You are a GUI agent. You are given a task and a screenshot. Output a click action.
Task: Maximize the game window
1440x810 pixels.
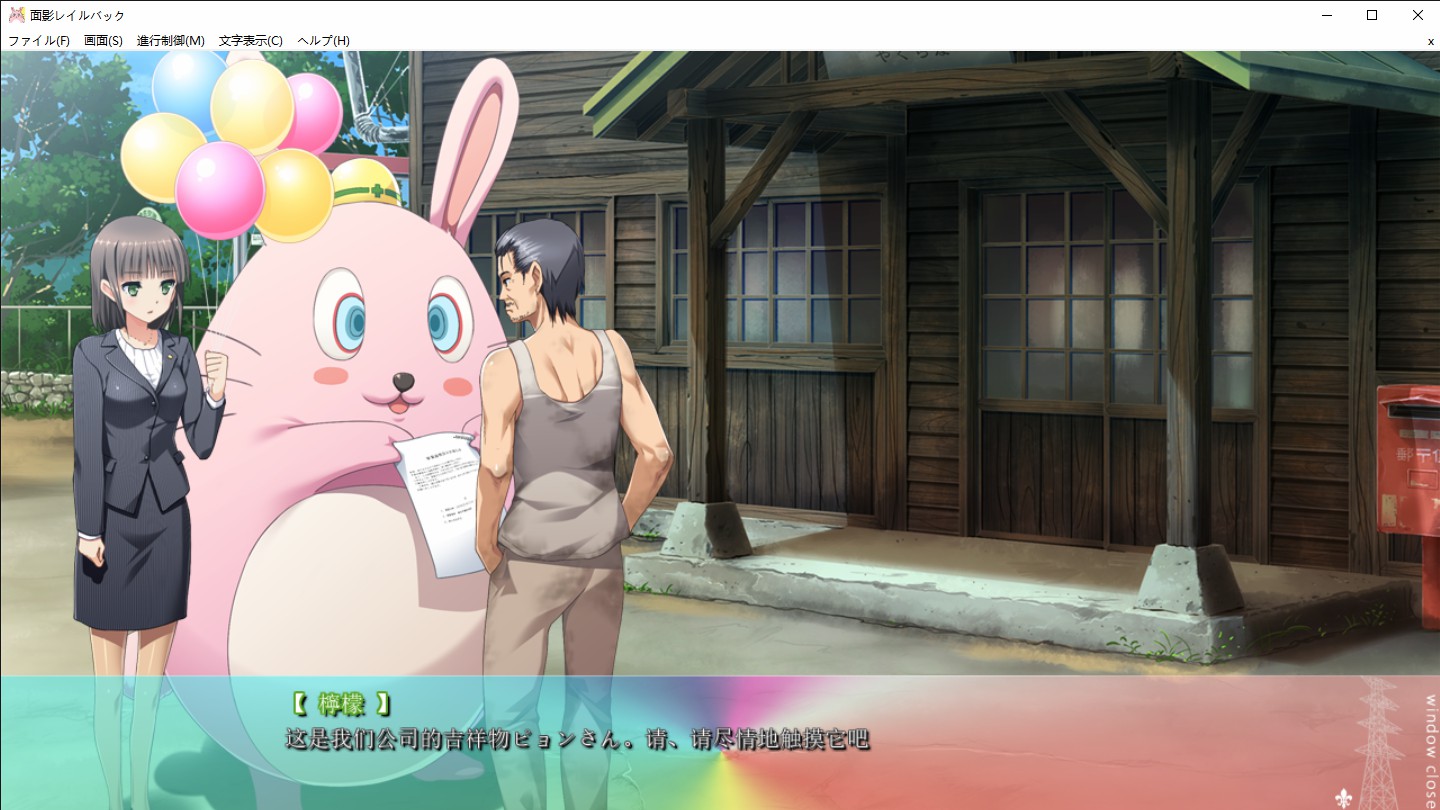coord(1372,15)
